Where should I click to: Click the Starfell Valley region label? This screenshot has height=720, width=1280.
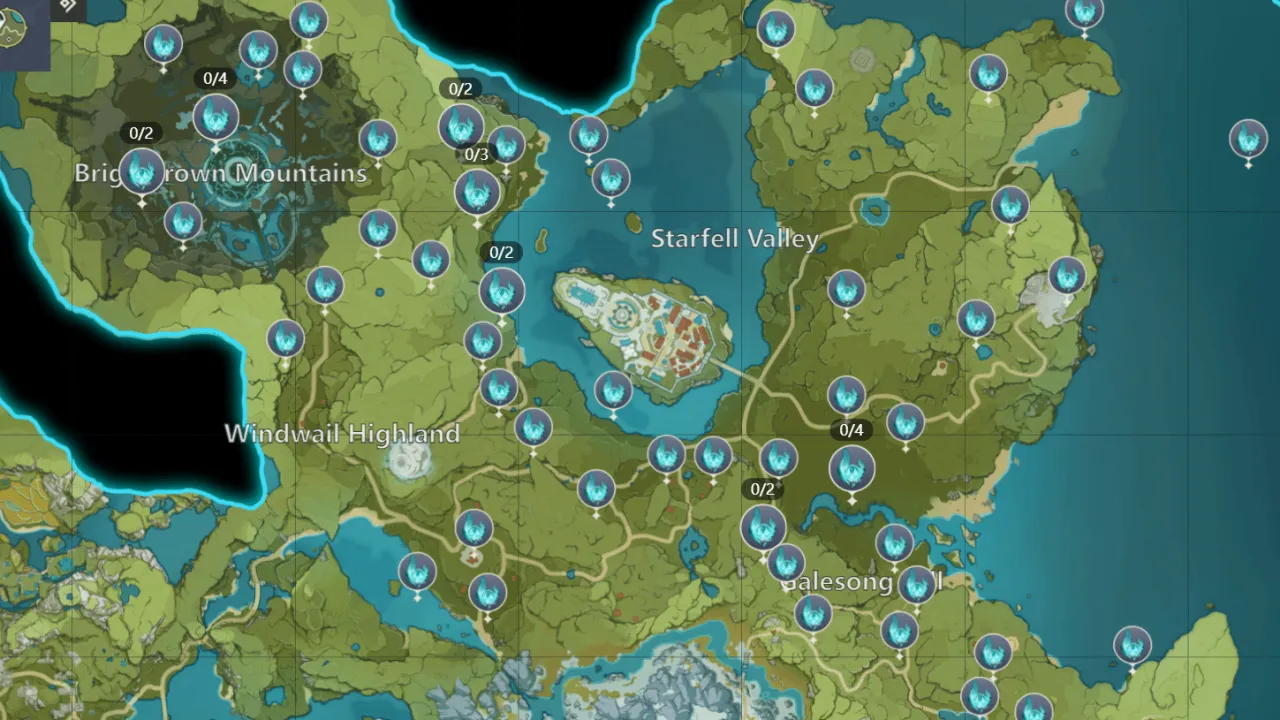pos(734,239)
